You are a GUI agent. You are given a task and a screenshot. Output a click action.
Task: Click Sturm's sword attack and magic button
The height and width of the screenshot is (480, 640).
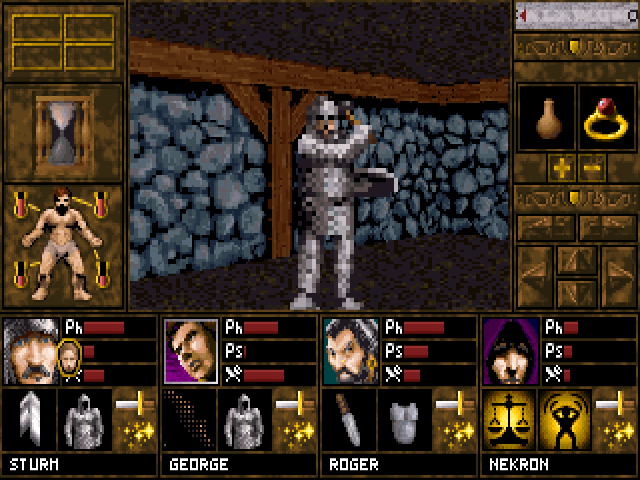click(x=135, y=418)
